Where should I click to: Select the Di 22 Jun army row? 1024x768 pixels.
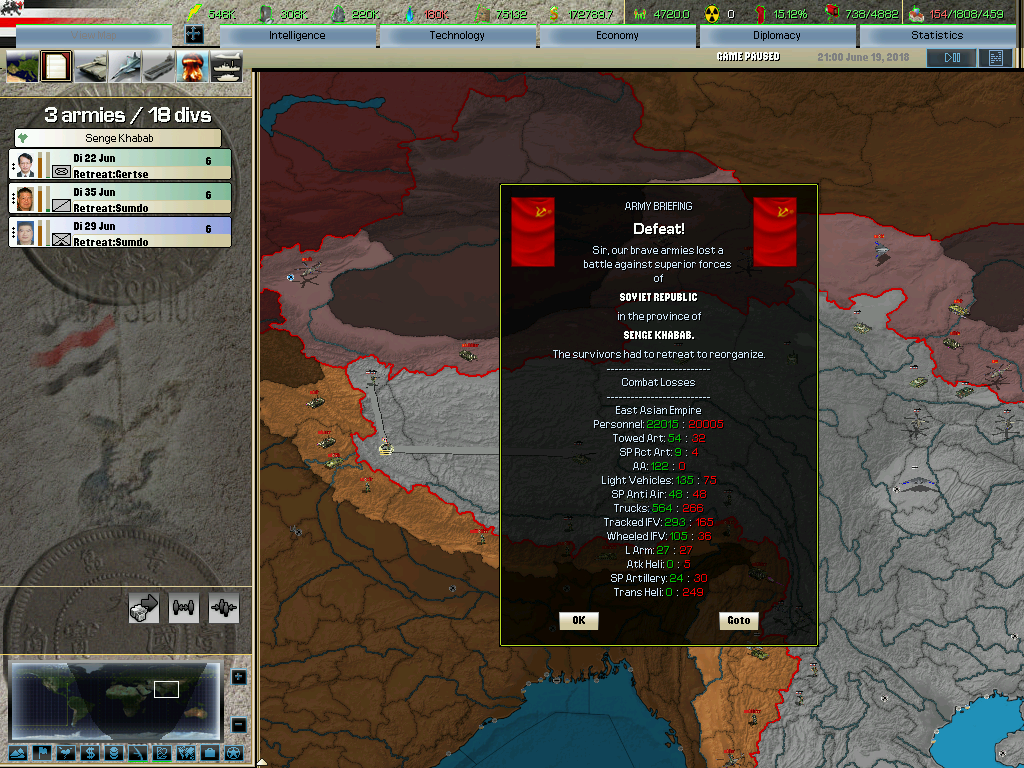click(120, 165)
